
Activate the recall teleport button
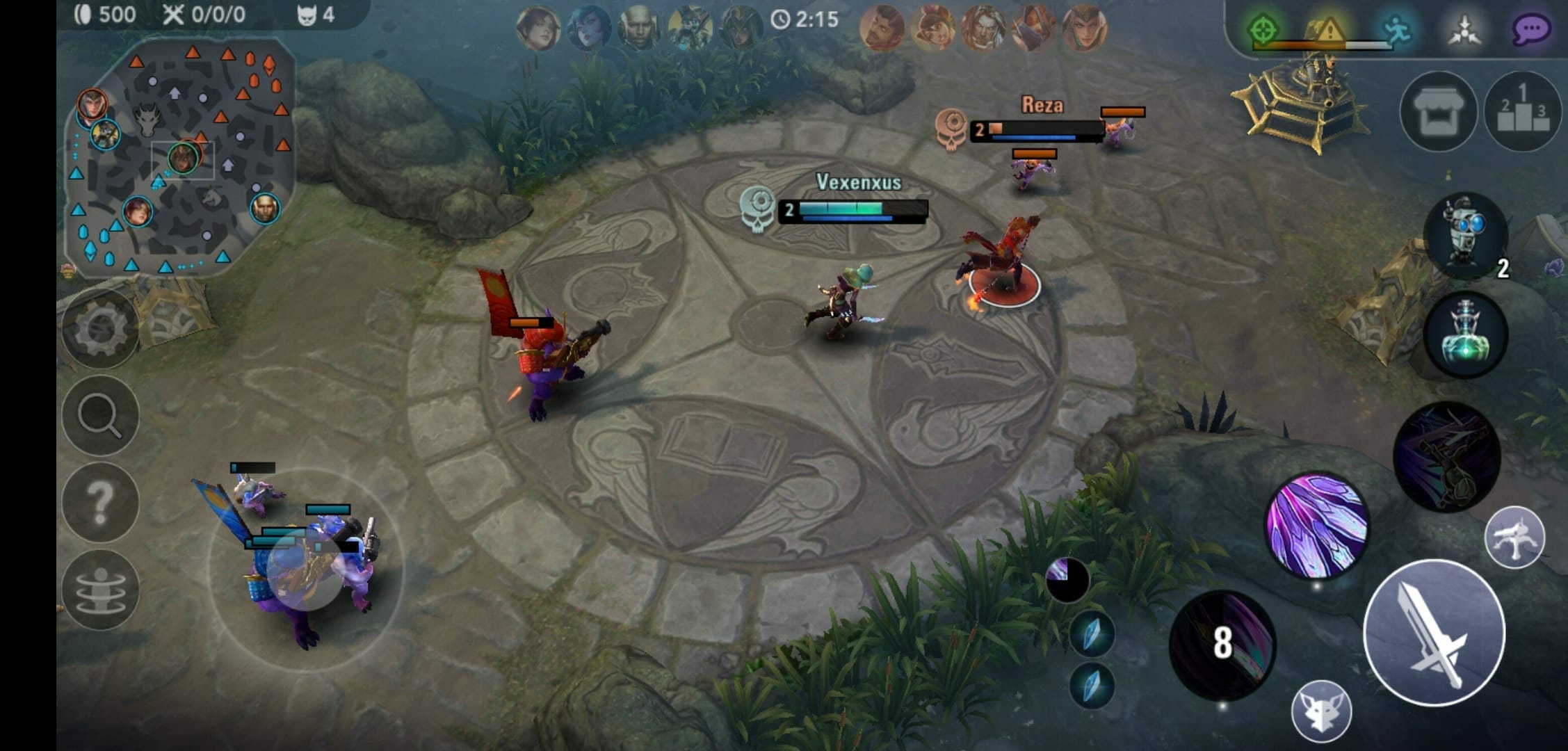click(x=100, y=590)
